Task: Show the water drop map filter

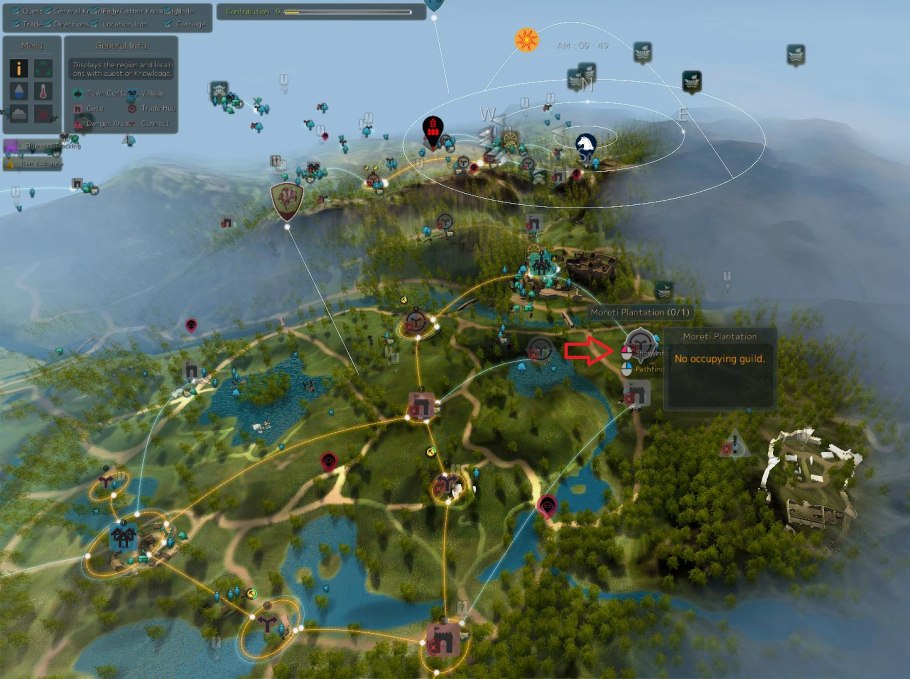Action: 18,91
